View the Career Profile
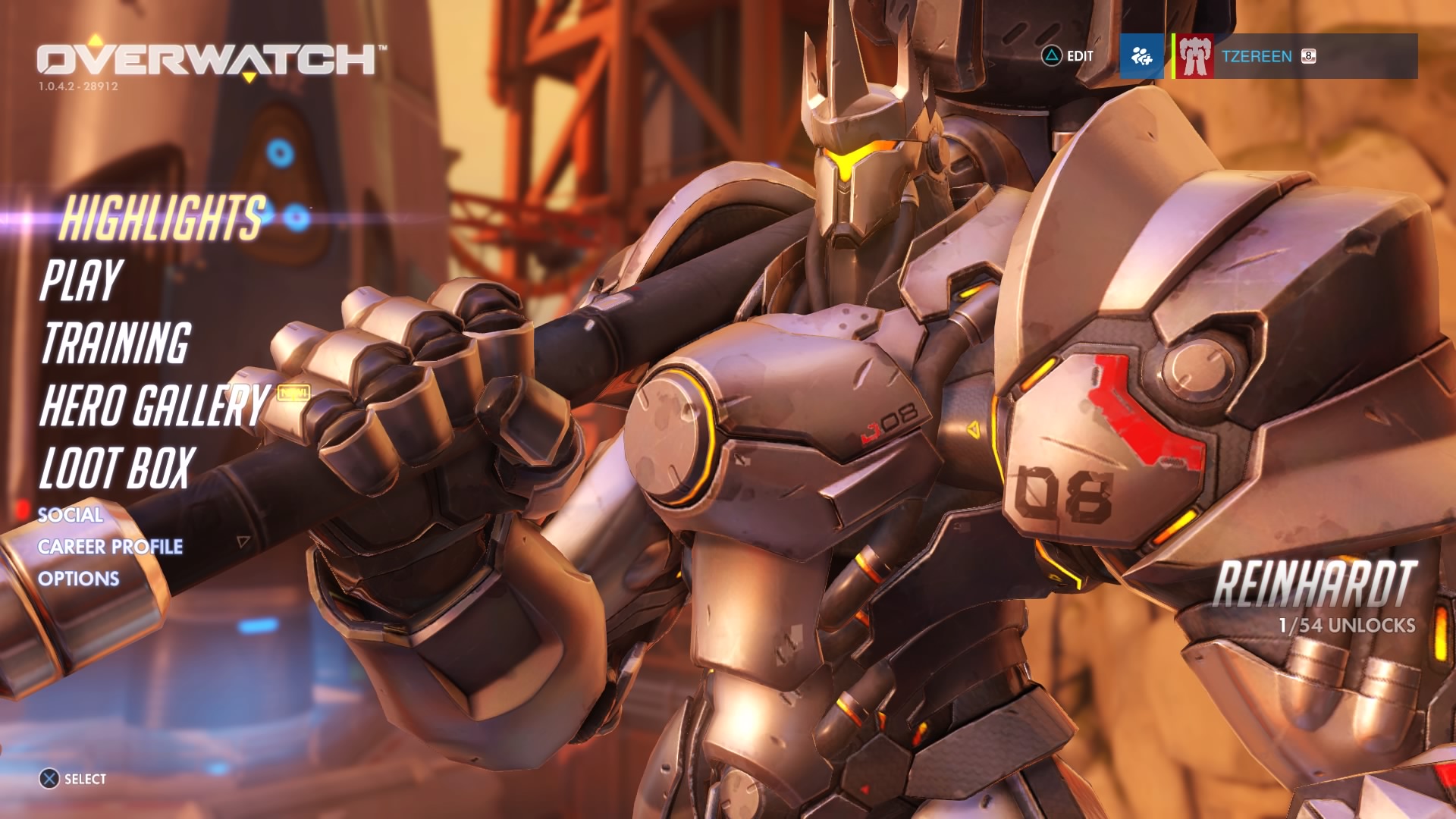Viewport: 1456px width, 819px height. point(110,547)
